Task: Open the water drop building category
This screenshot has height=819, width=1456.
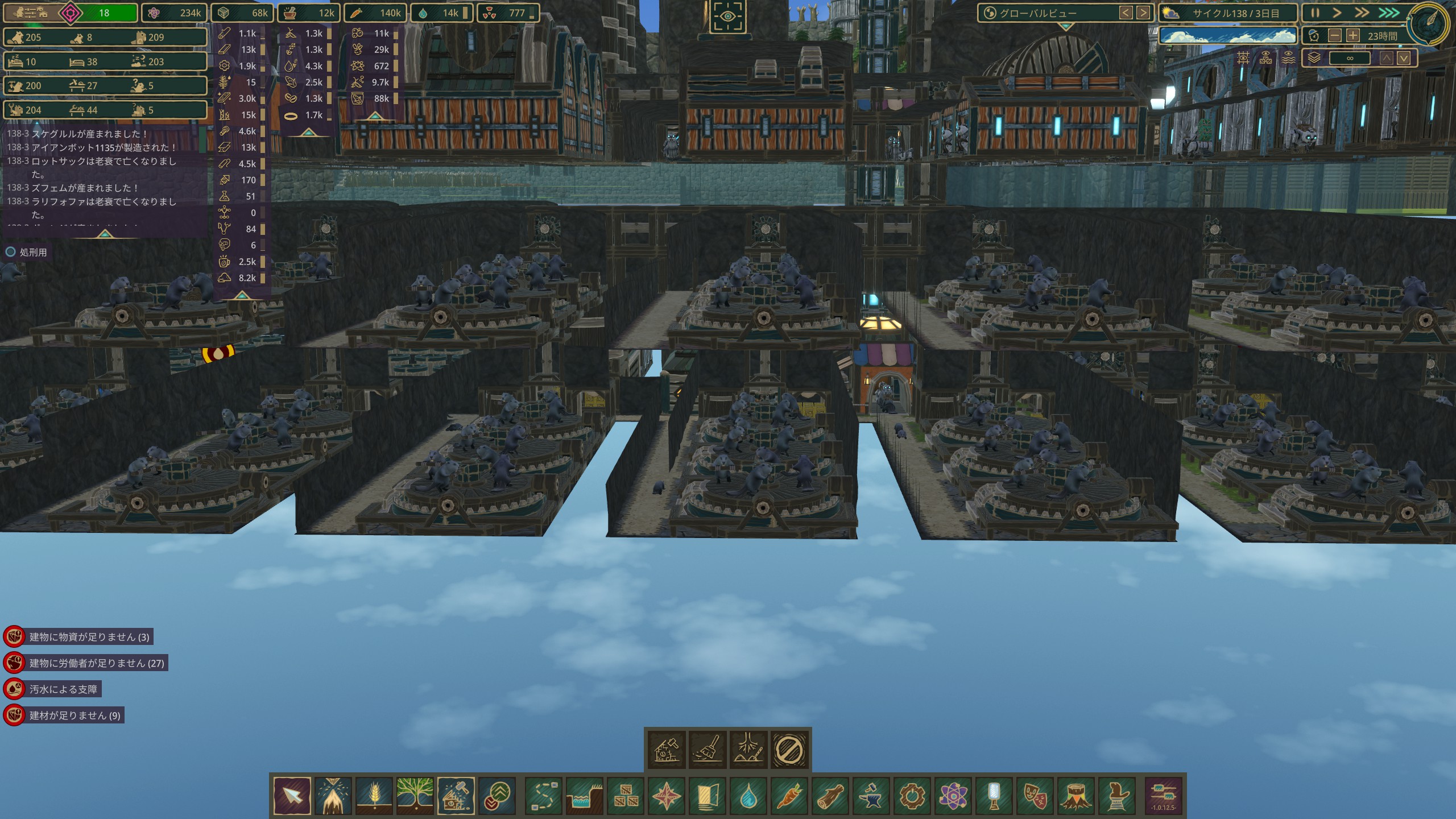Action: click(x=748, y=796)
